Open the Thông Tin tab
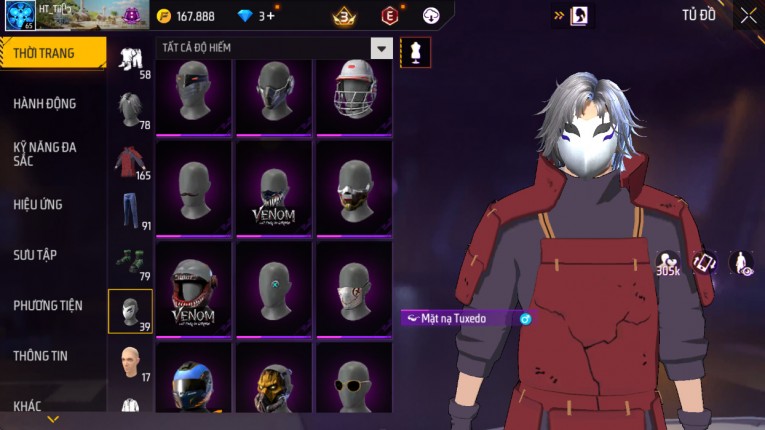 click(41, 355)
